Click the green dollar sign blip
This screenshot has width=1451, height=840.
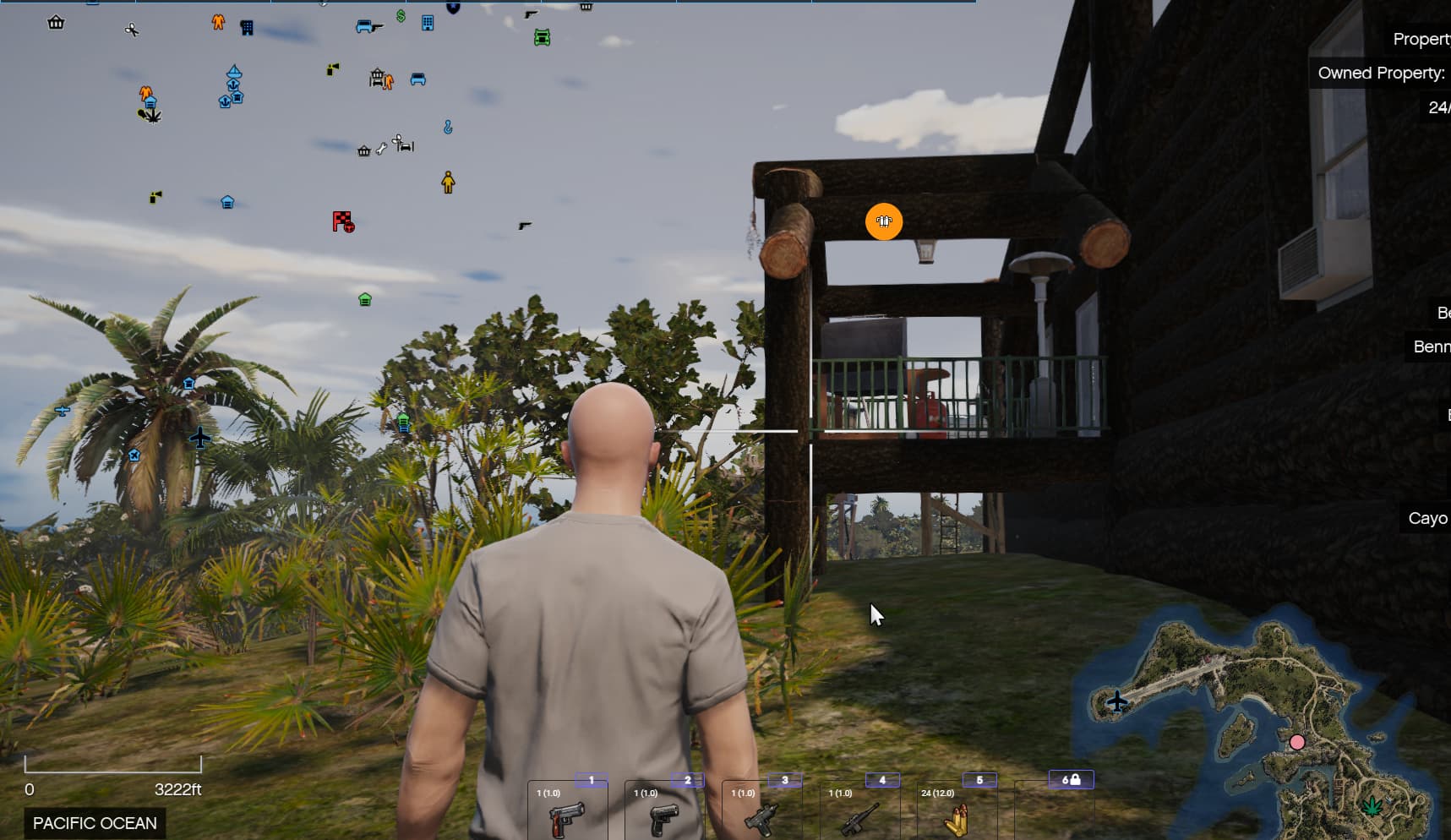coord(401,17)
